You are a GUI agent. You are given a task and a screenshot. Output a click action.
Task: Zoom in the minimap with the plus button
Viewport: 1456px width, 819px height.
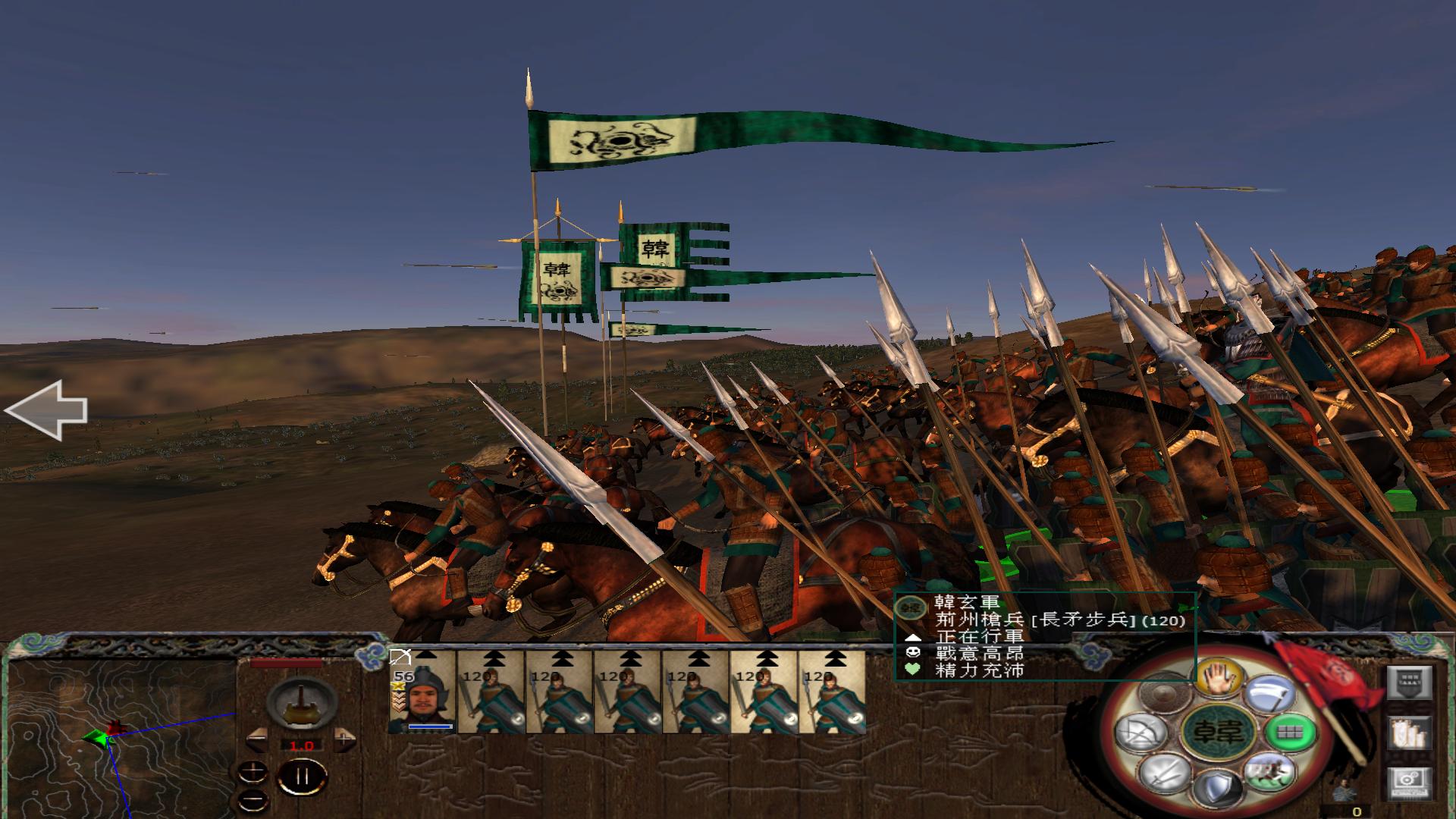click(x=253, y=772)
